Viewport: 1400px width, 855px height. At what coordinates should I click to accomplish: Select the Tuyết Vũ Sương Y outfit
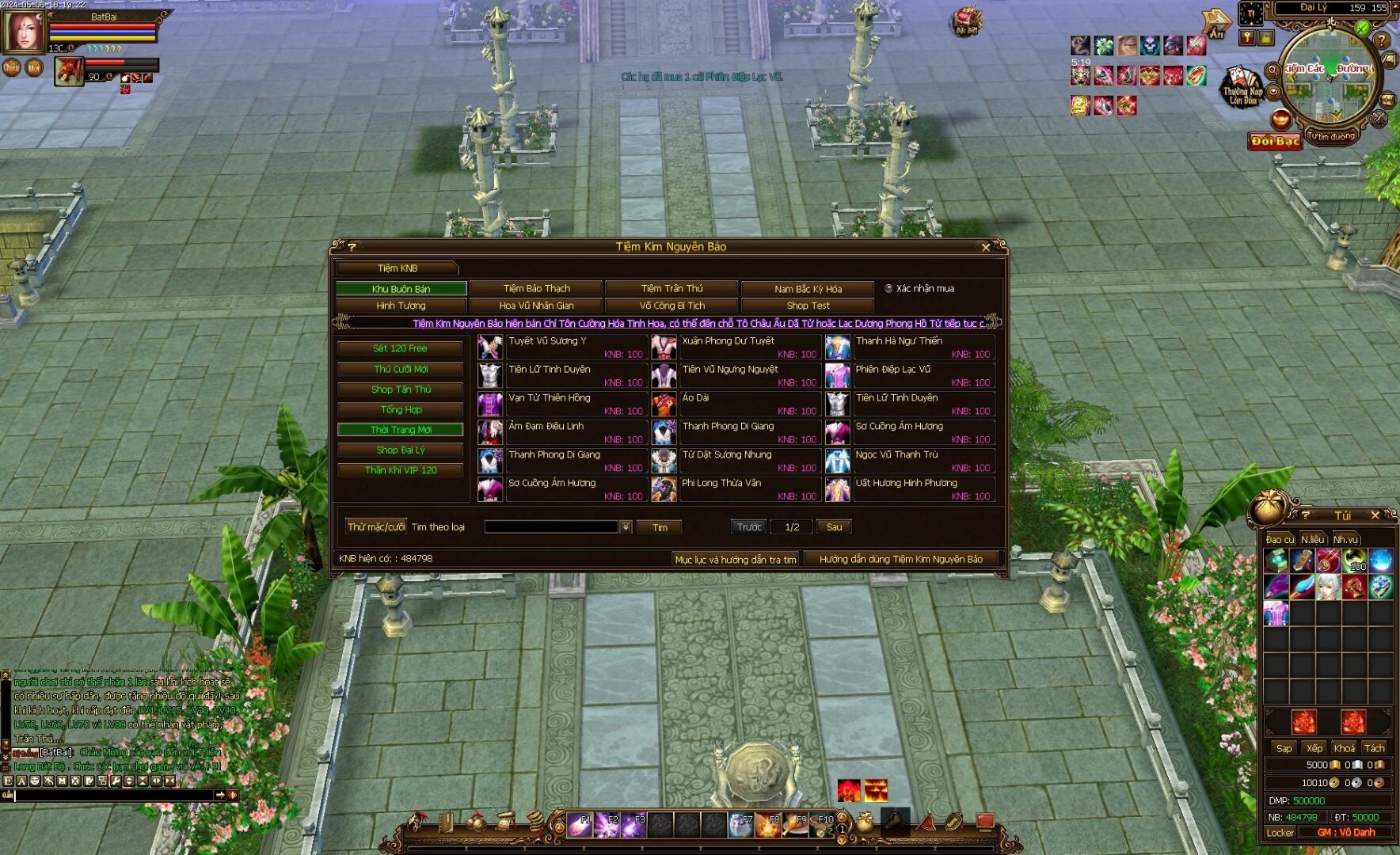tap(547, 341)
